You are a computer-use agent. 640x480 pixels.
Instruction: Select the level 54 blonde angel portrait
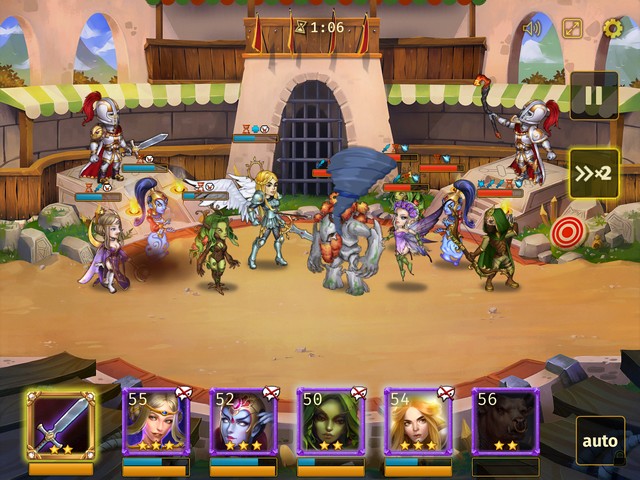(417, 422)
